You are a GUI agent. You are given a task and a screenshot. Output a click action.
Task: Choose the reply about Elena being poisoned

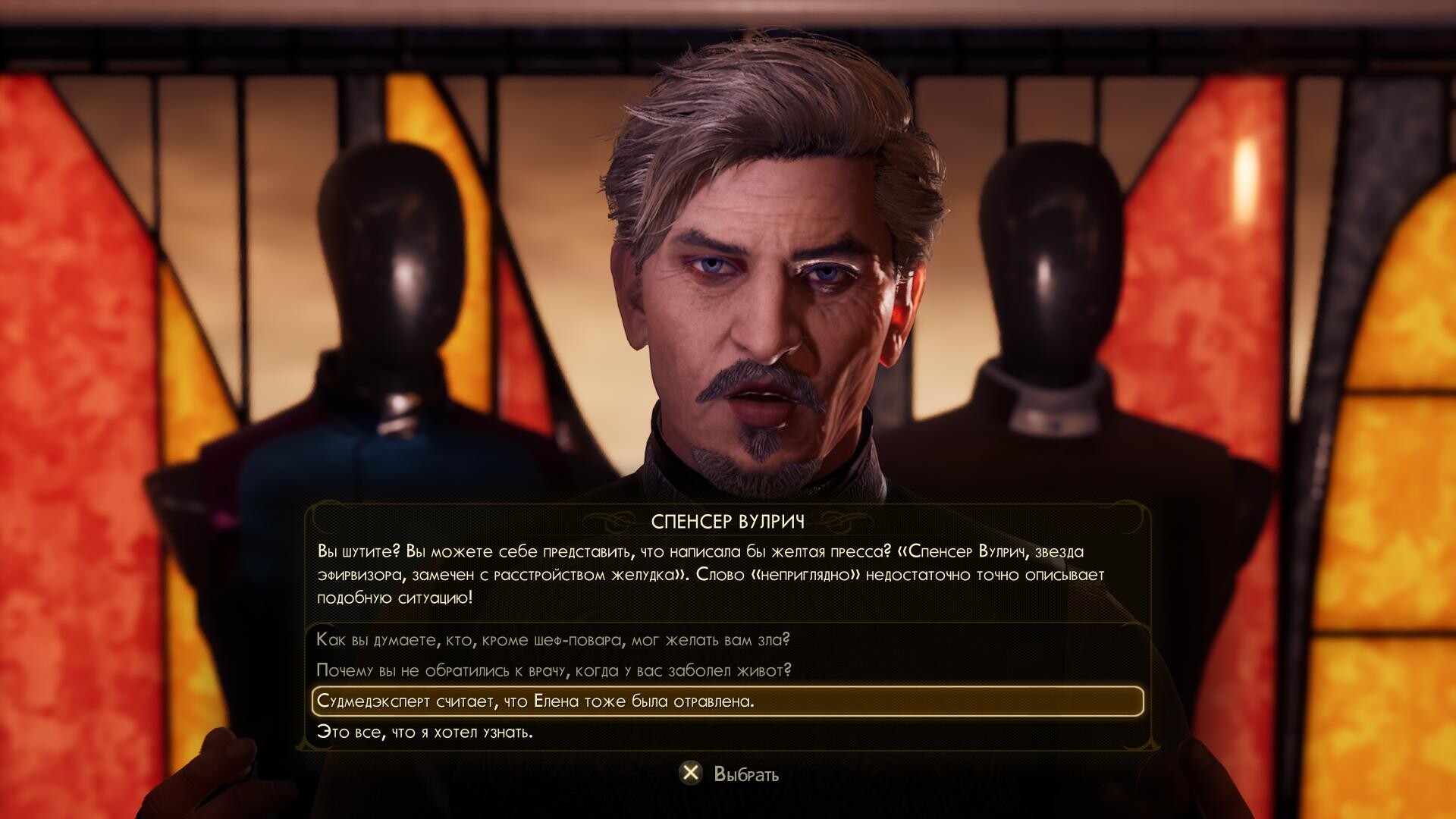535,701
